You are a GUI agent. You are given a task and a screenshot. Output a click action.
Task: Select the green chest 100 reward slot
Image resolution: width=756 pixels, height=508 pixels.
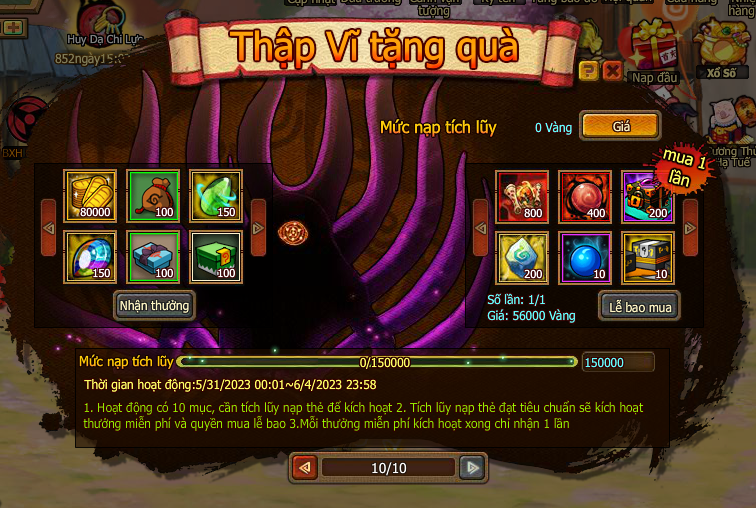click(x=215, y=257)
